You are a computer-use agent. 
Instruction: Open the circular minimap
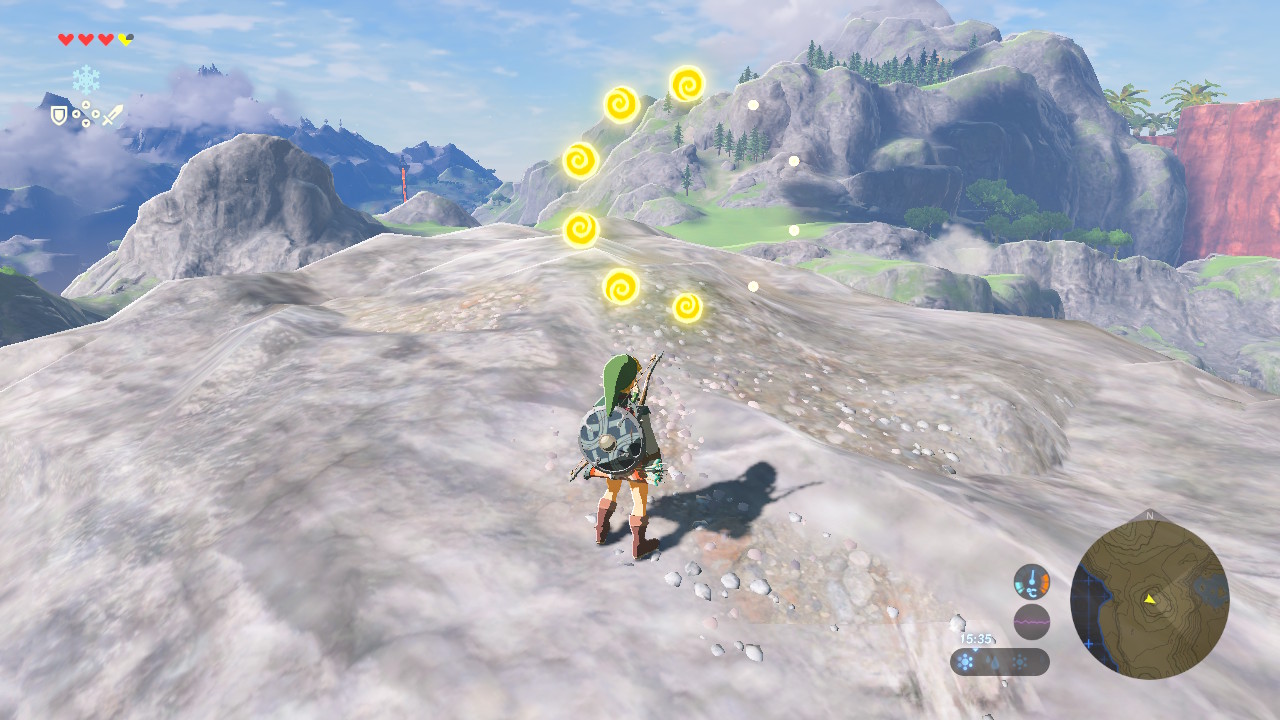(x=1149, y=599)
